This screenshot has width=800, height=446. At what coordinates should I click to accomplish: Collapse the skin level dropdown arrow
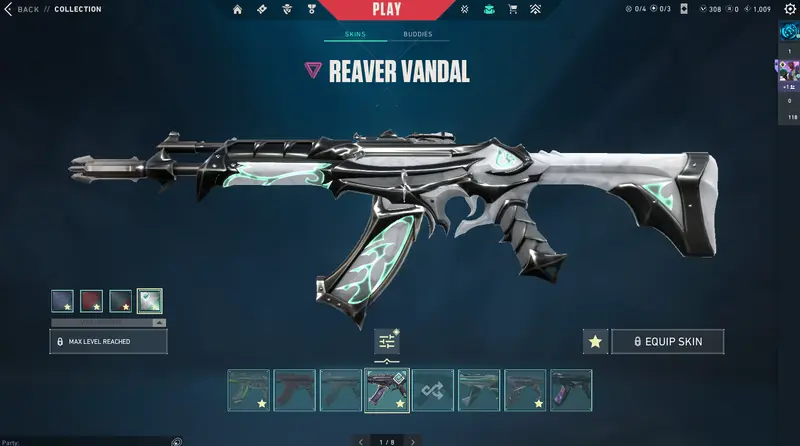158,322
